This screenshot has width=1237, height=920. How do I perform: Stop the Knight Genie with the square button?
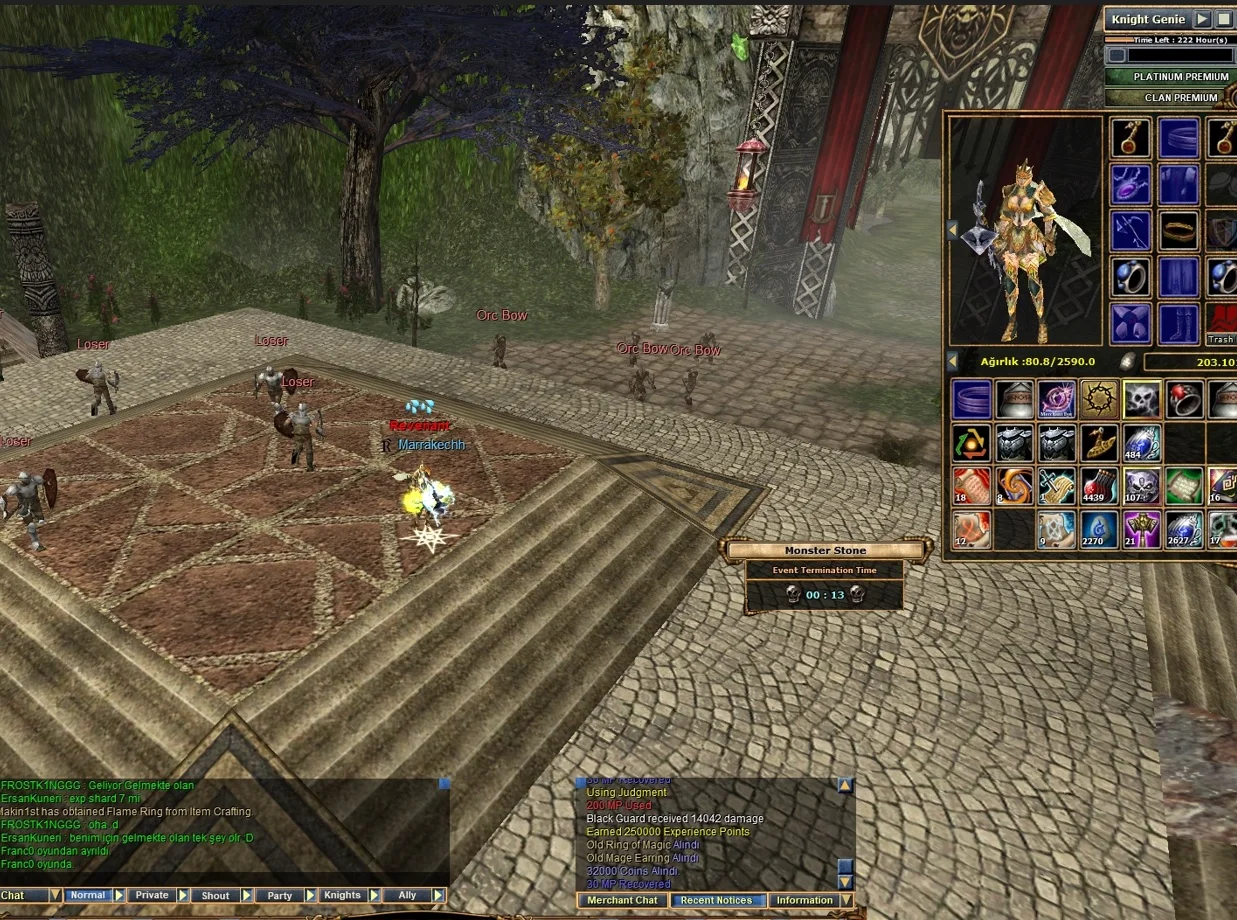click(x=1224, y=19)
